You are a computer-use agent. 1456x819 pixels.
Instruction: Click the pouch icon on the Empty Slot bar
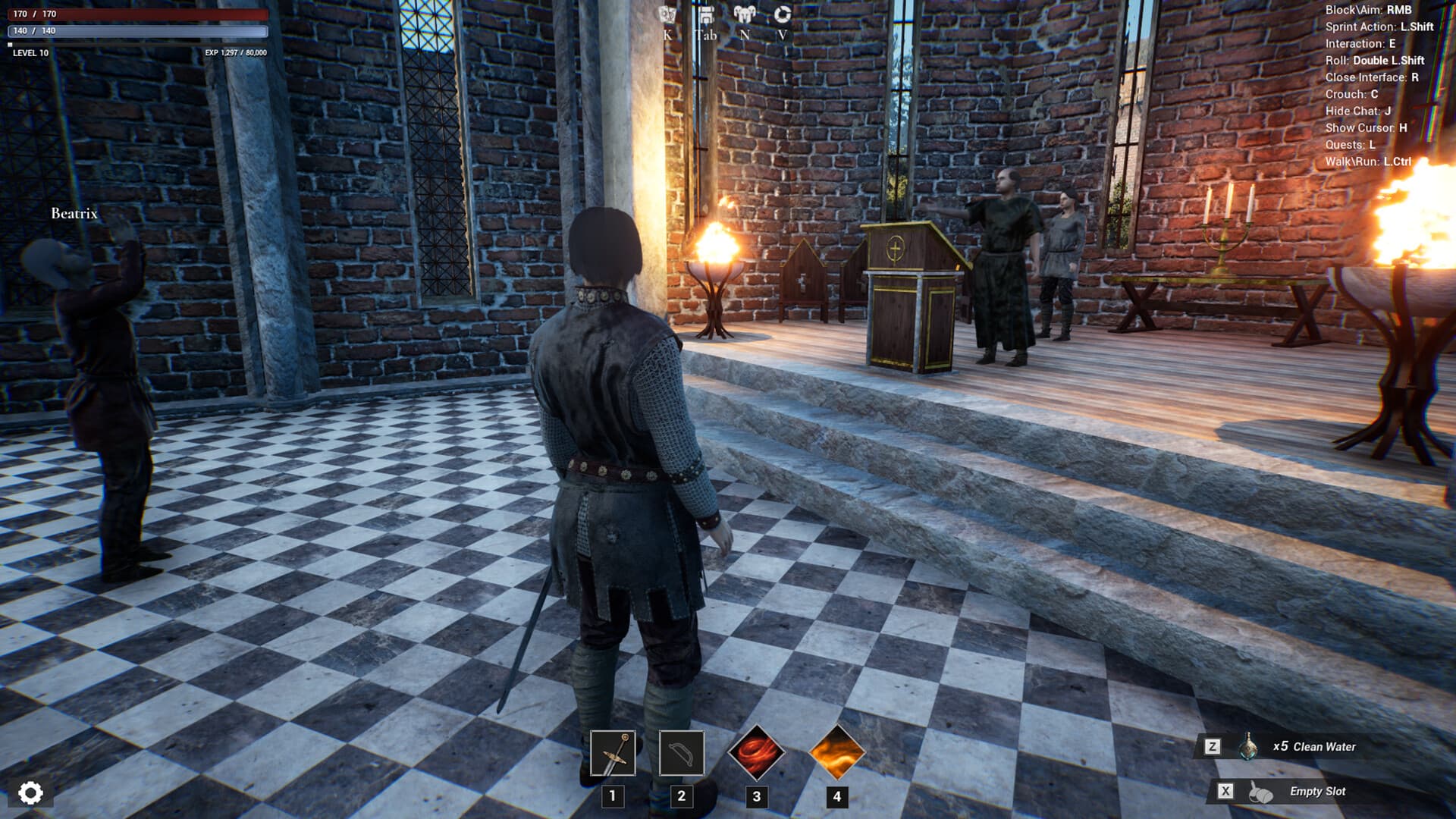(1262, 791)
